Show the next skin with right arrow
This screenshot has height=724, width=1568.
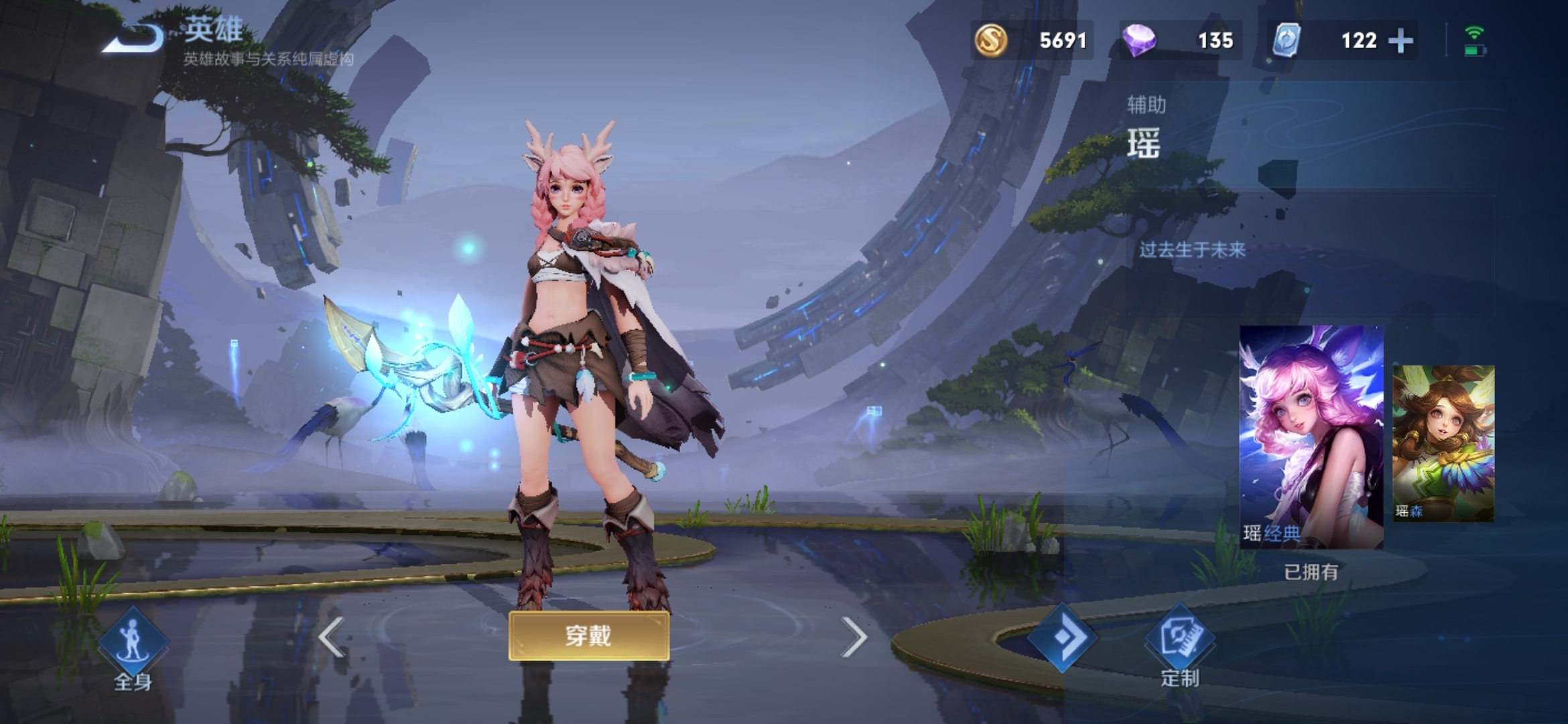(x=853, y=636)
